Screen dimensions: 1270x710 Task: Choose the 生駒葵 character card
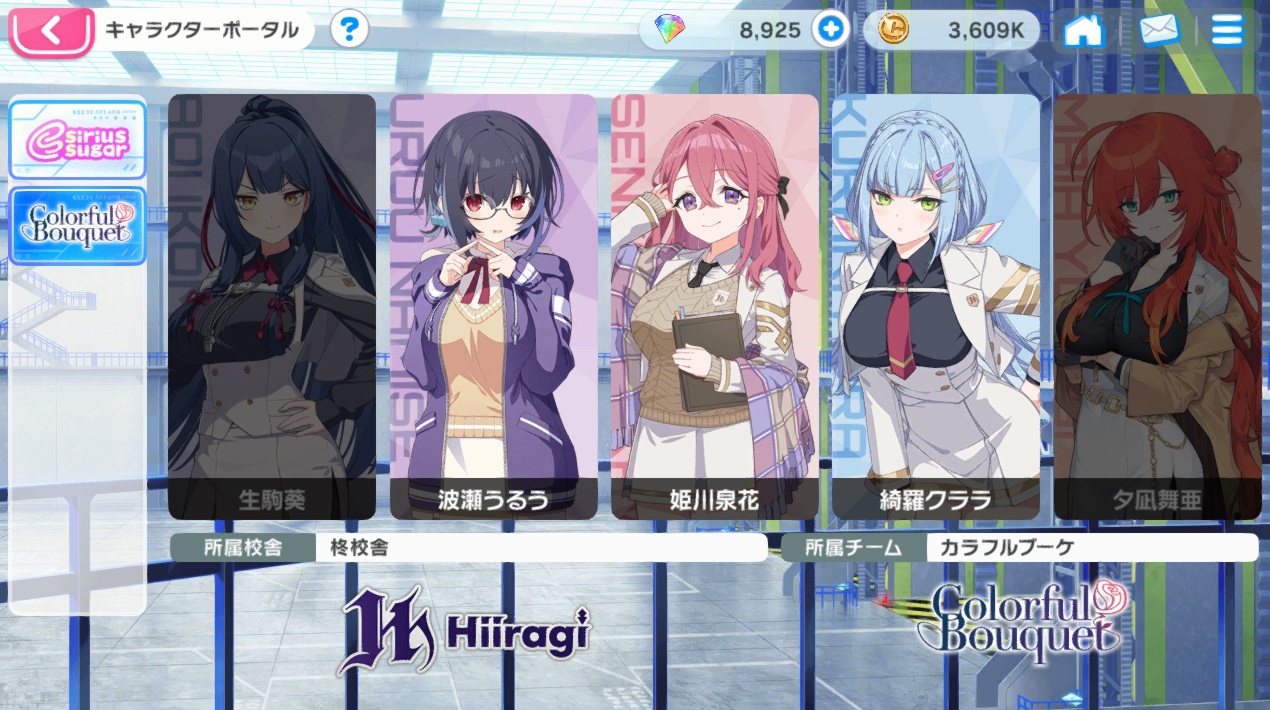(x=272, y=305)
